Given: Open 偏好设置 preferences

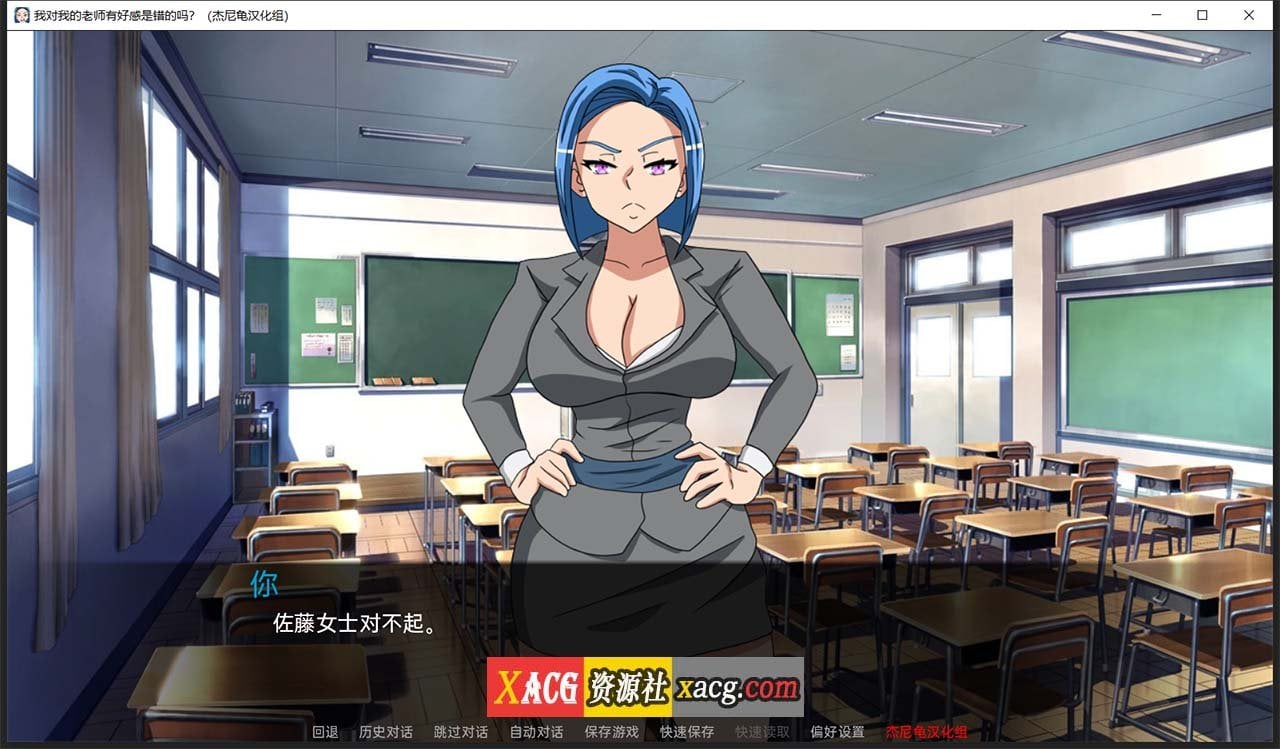Looking at the screenshot, I should pyautogui.click(x=836, y=731).
